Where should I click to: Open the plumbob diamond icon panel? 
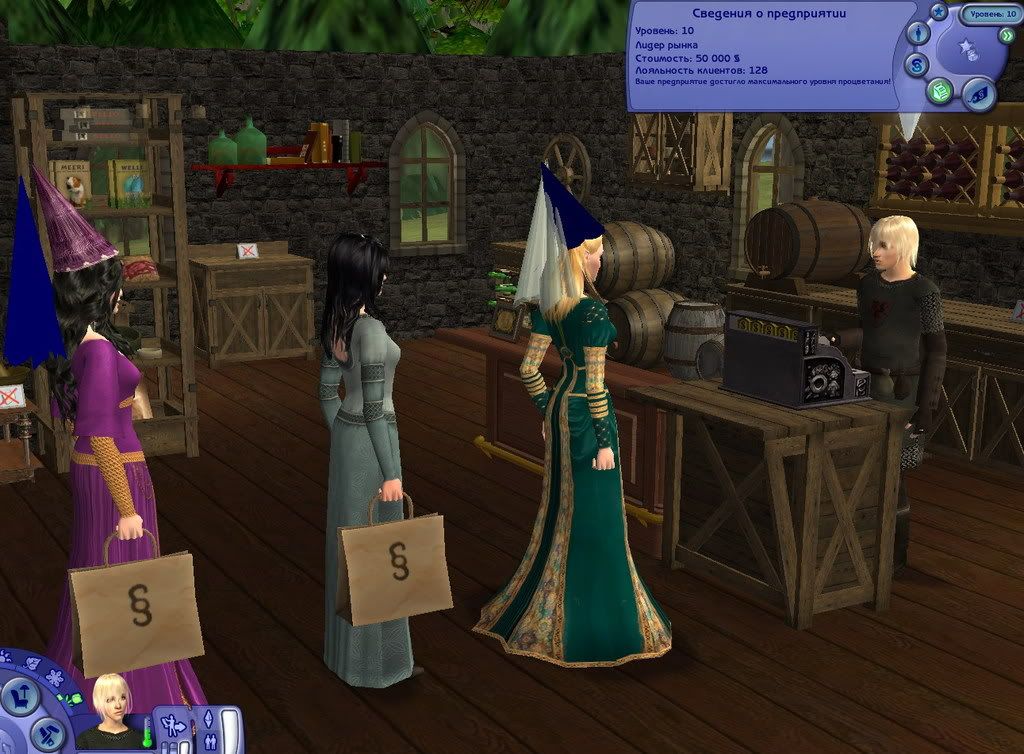coord(208,719)
